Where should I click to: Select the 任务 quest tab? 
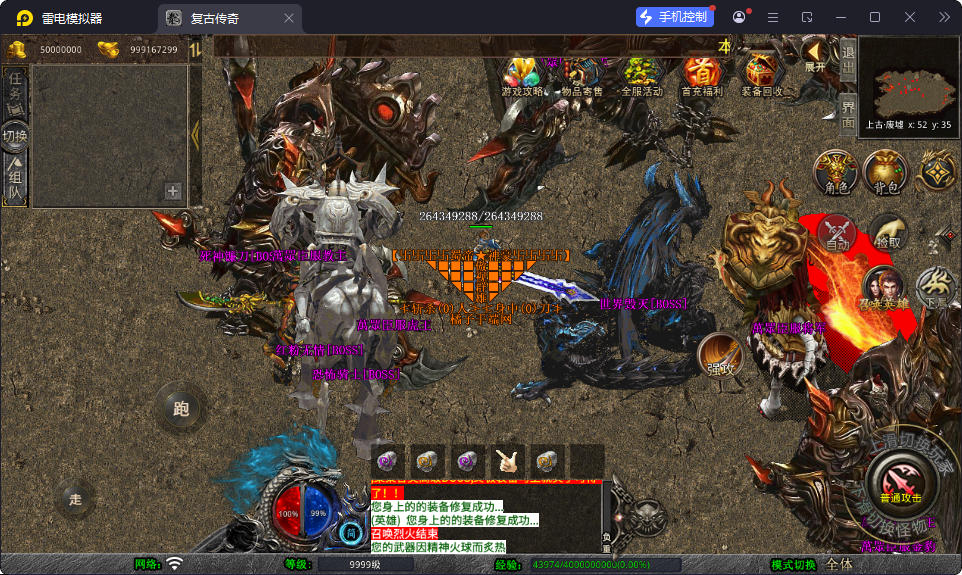point(15,92)
